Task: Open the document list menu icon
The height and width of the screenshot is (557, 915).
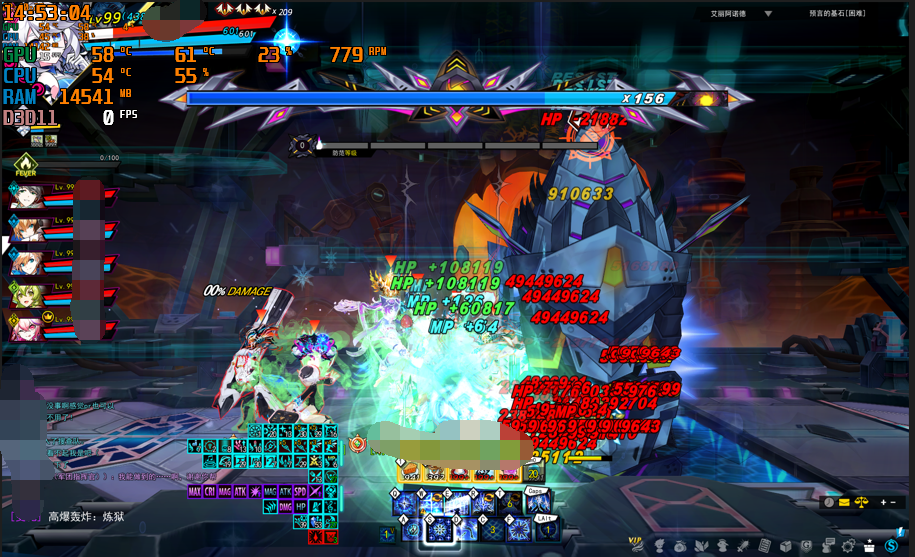Action: [x=764, y=545]
